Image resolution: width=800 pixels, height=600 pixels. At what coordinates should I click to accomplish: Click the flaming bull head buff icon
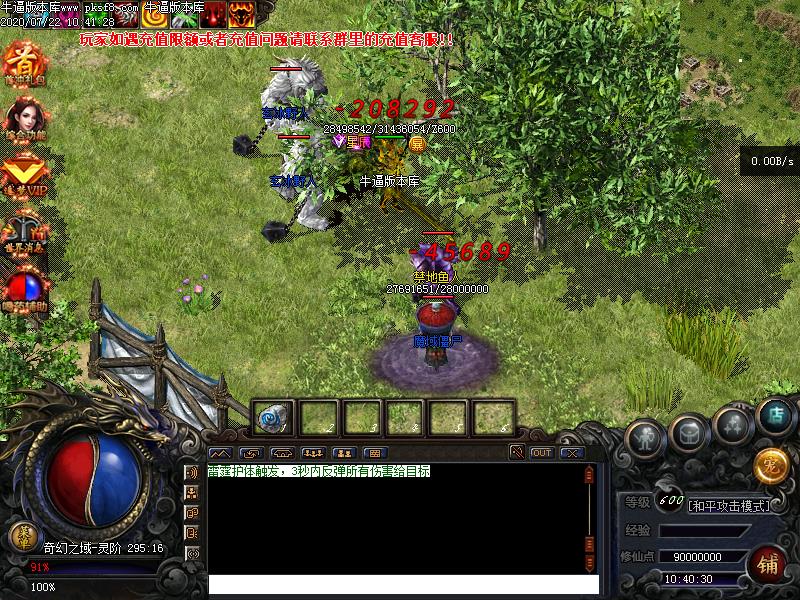point(240,14)
